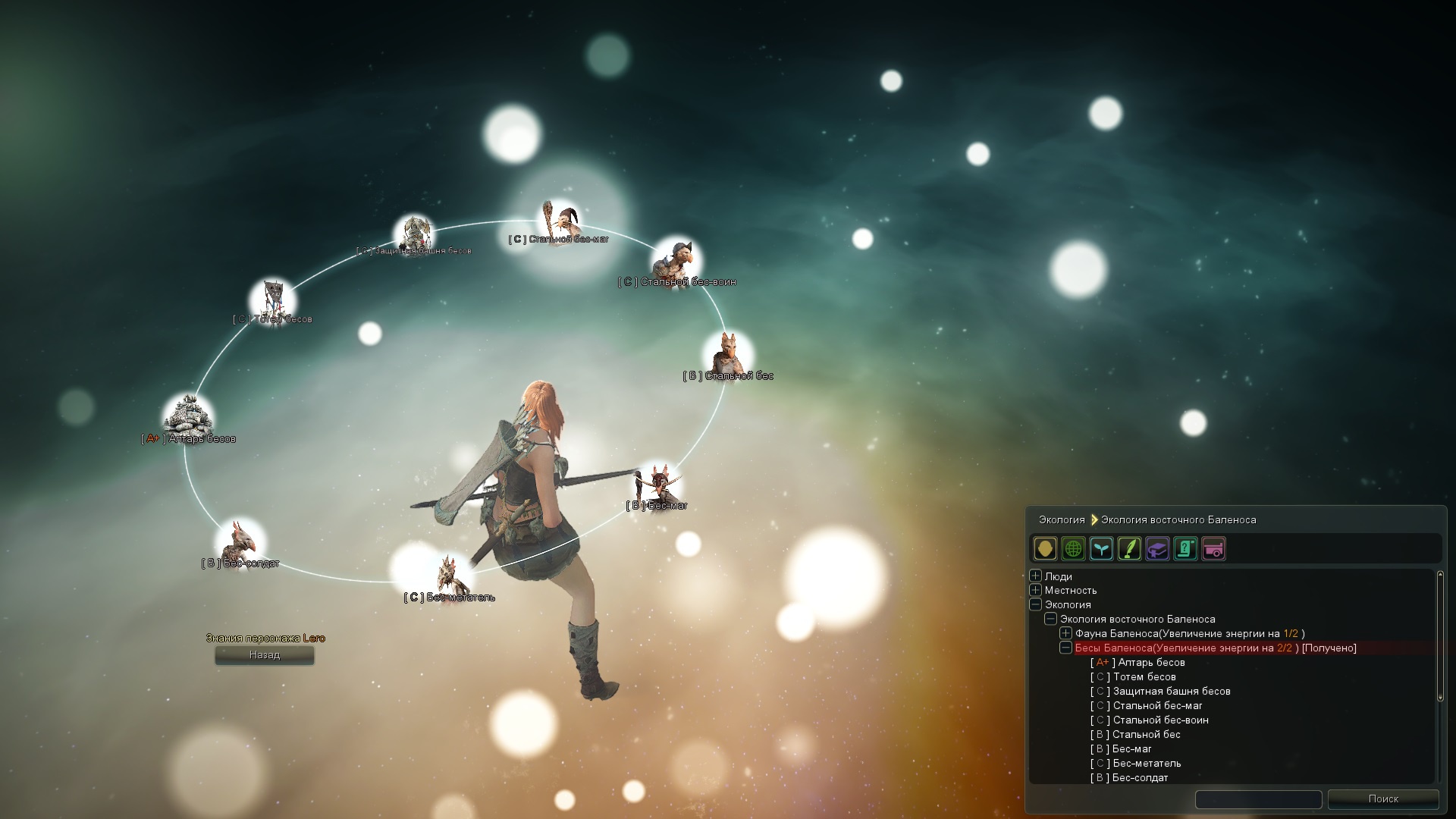Expand Фауна Баленоса knowledge group

pyautogui.click(x=1066, y=633)
